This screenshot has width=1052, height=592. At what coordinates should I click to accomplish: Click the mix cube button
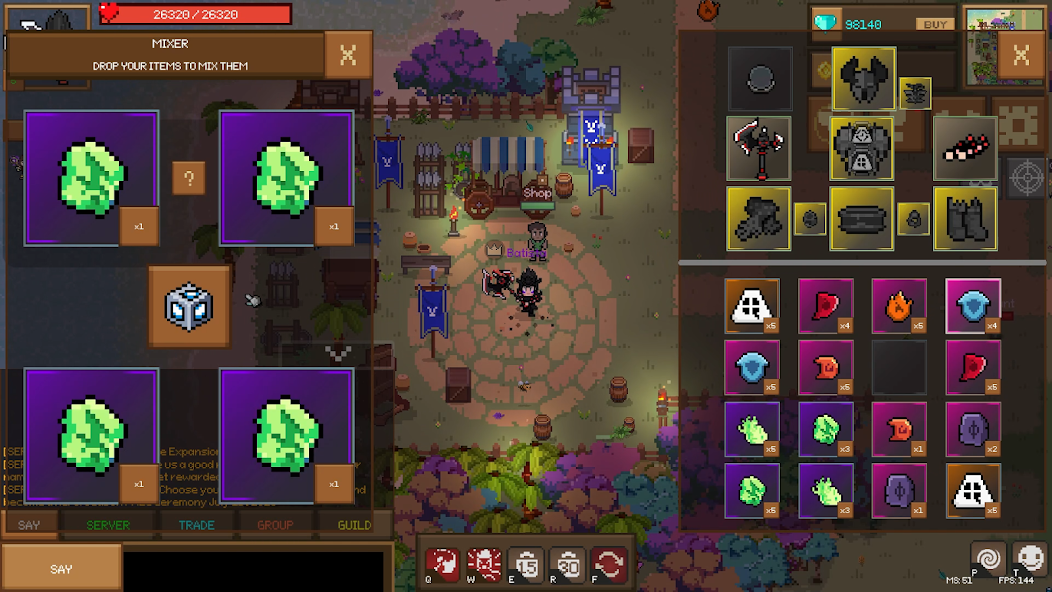pyautogui.click(x=189, y=306)
